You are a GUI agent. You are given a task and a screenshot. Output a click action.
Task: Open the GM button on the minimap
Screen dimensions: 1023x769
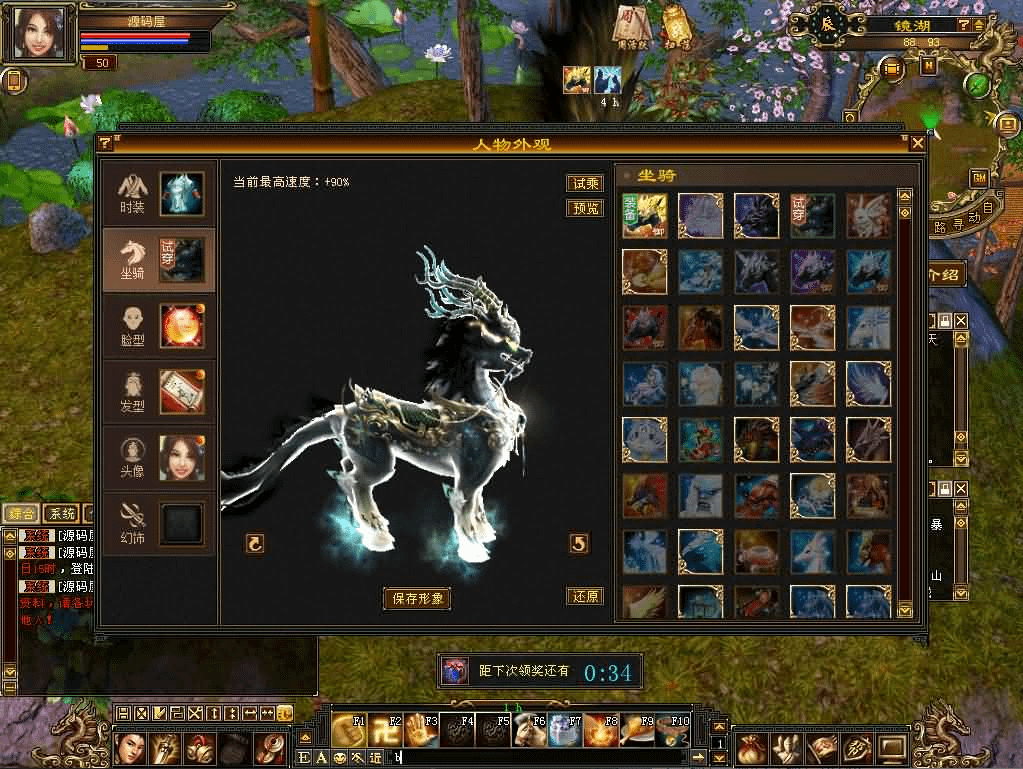tap(978, 178)
